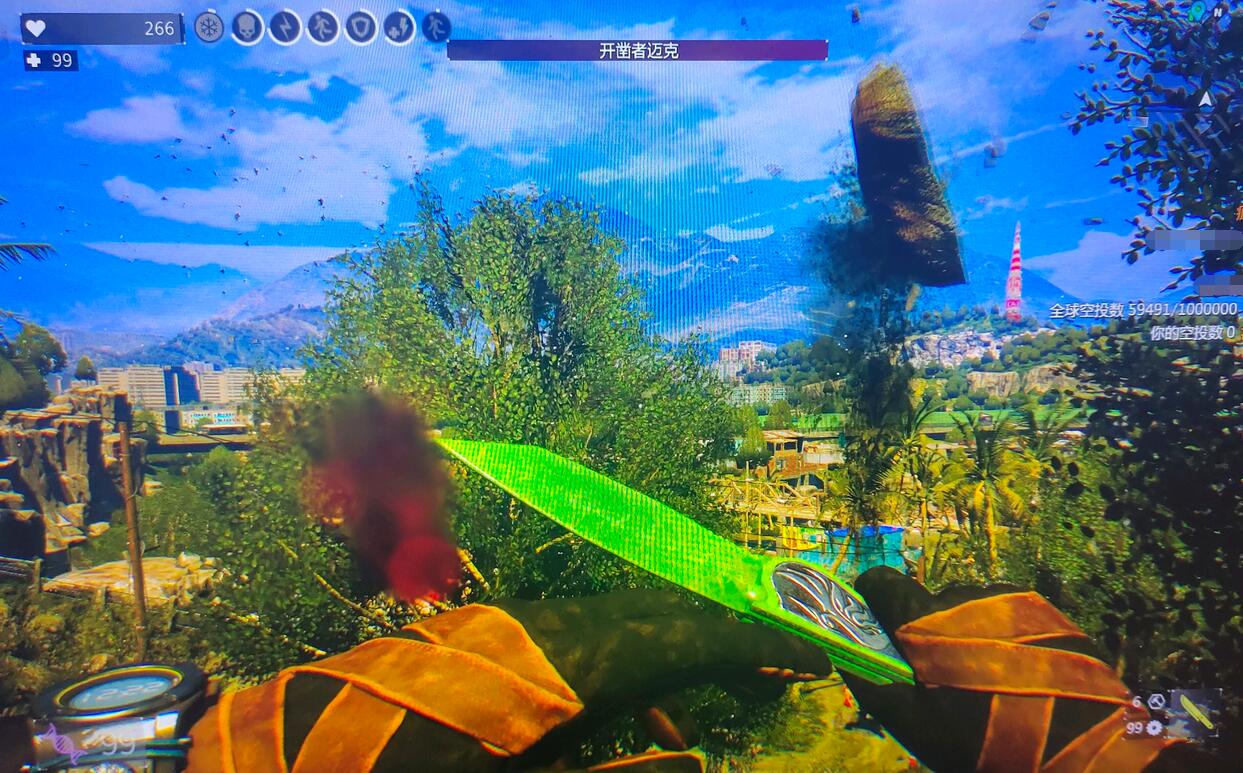The image size is (1243, 773).
Task: Click the compass arrow marker icon
Action: pos(1205,99)
